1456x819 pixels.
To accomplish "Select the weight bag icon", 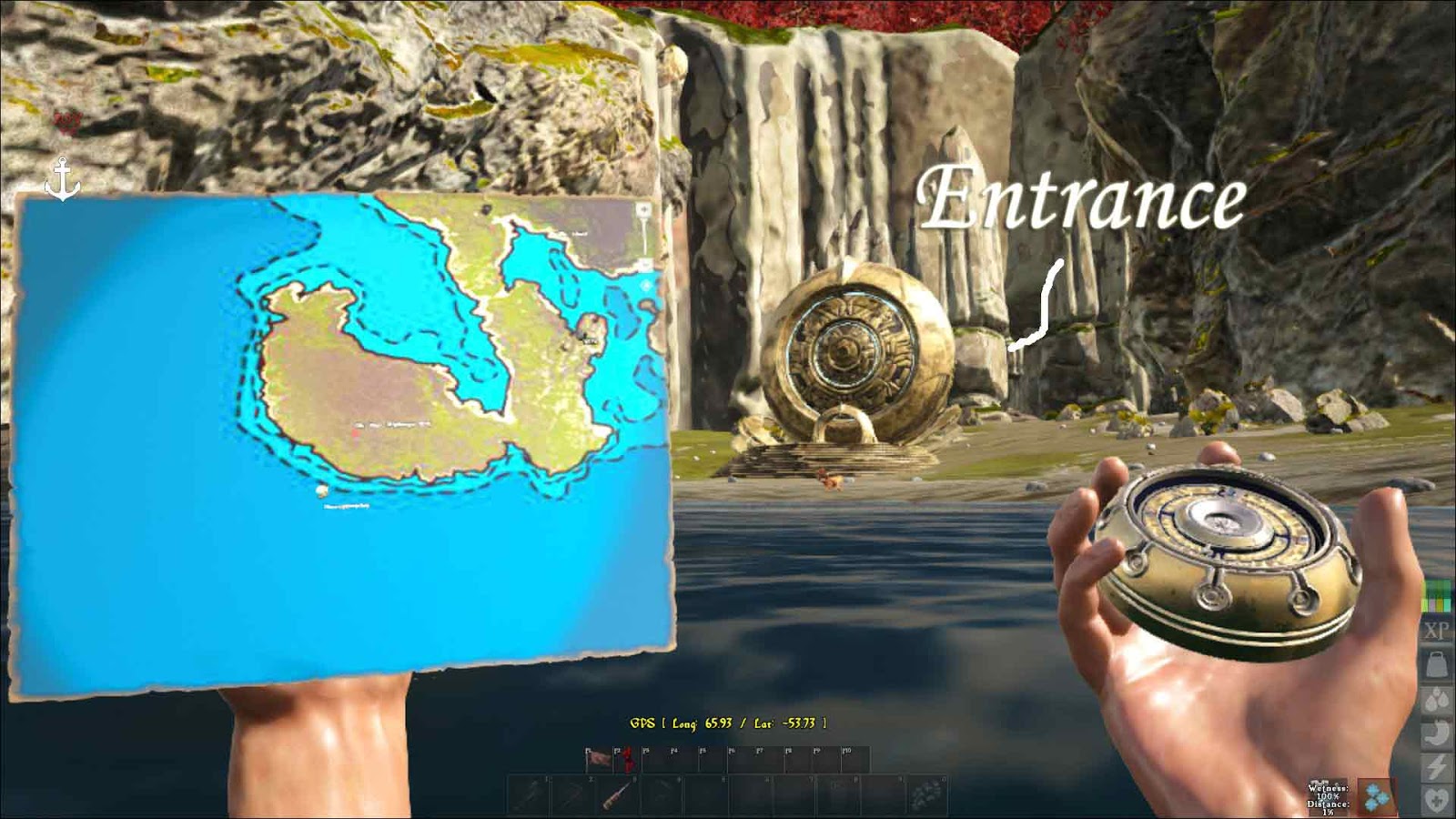I will pyautogui.click(x=1436, y=664).
